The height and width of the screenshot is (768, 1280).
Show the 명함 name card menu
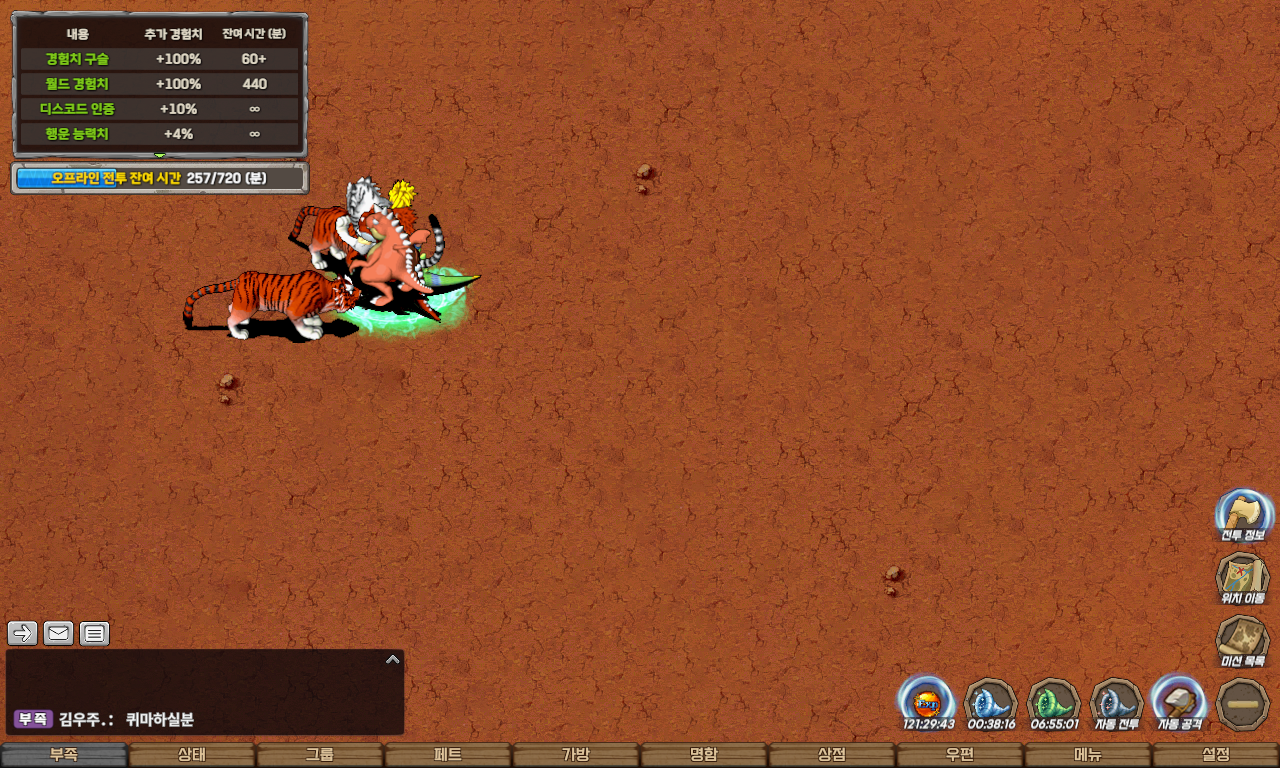(704, 755)
